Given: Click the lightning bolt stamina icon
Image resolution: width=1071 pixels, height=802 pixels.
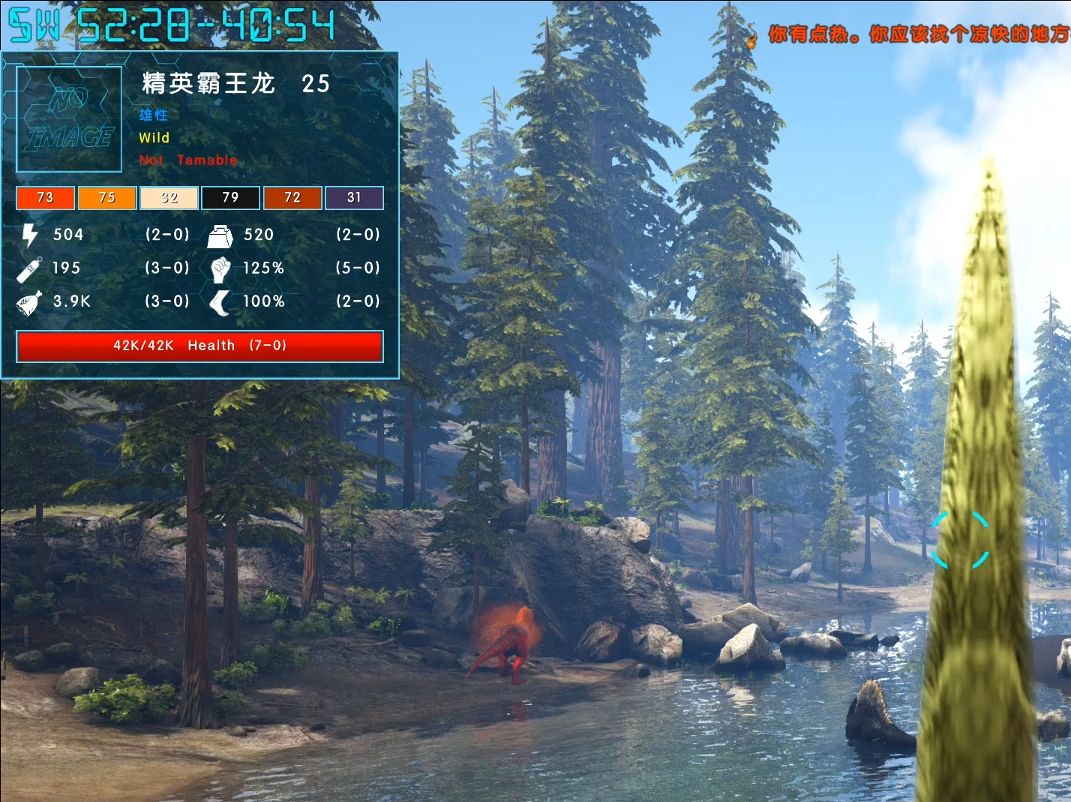Looking at the screenshot, I should click(29, 235).
